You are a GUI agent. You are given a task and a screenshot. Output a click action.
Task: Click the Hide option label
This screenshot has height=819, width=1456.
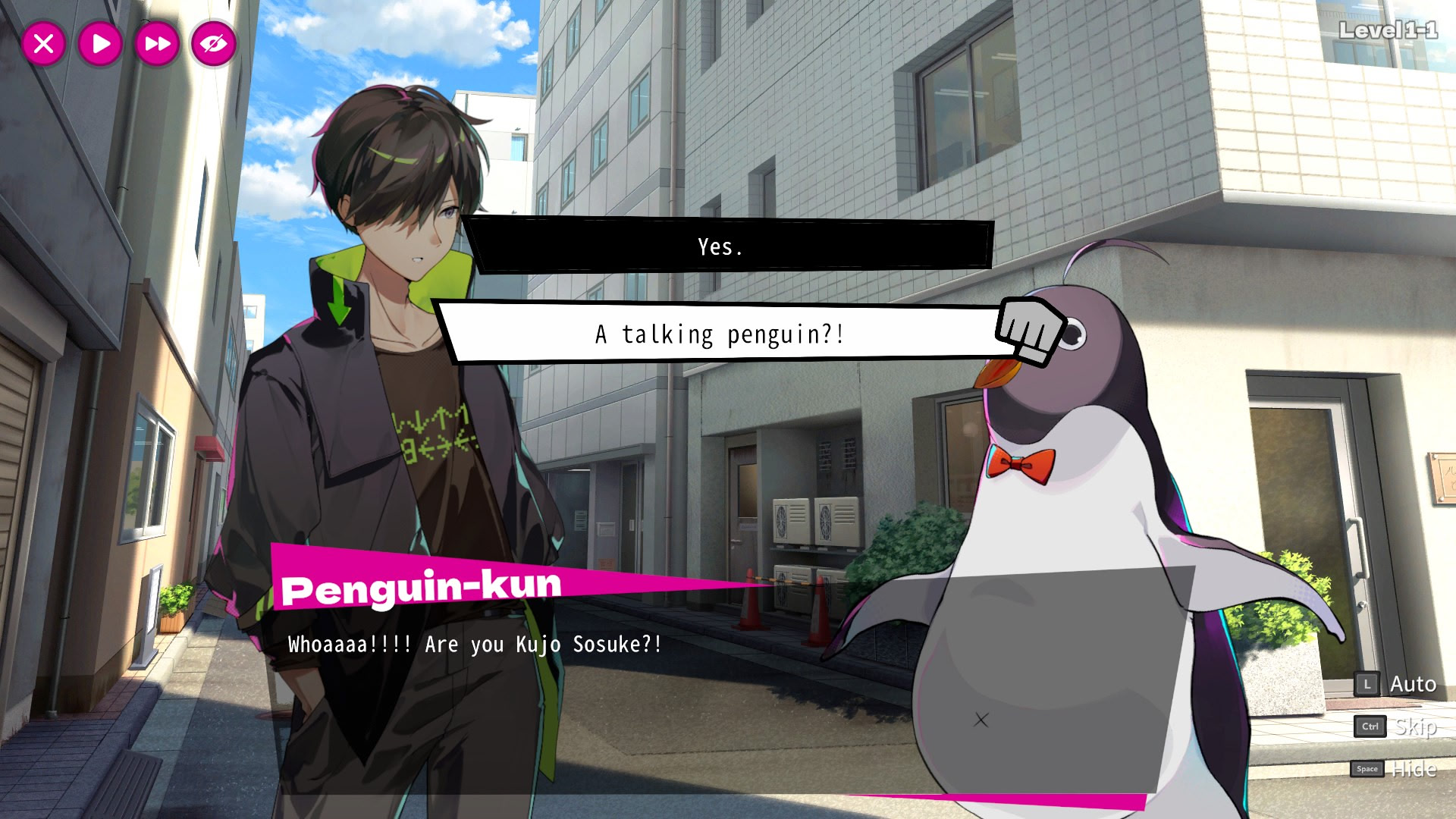[1414, 769]
